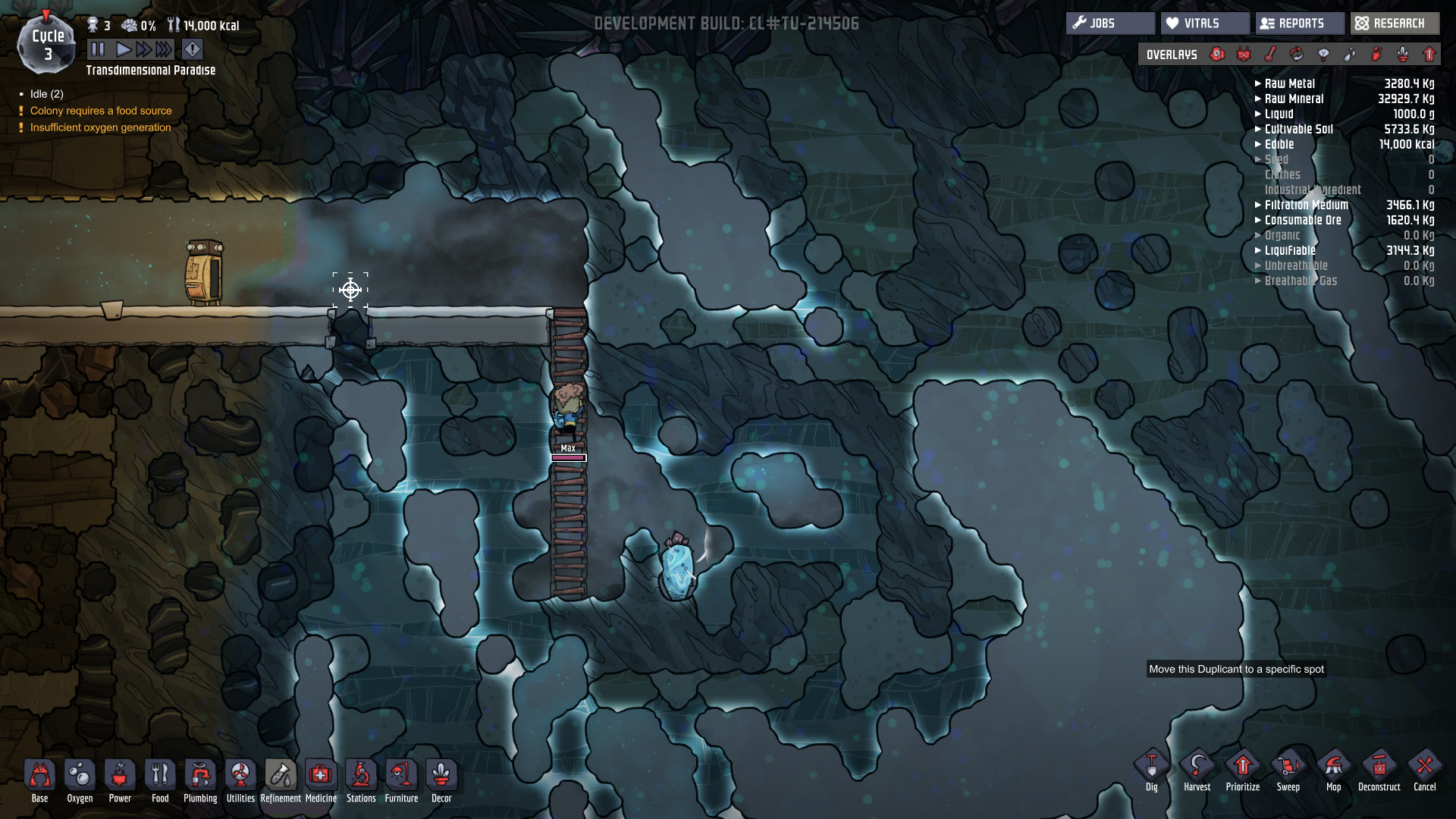
Task: Set game speed to normal play
Action: [x=123, y=50]
